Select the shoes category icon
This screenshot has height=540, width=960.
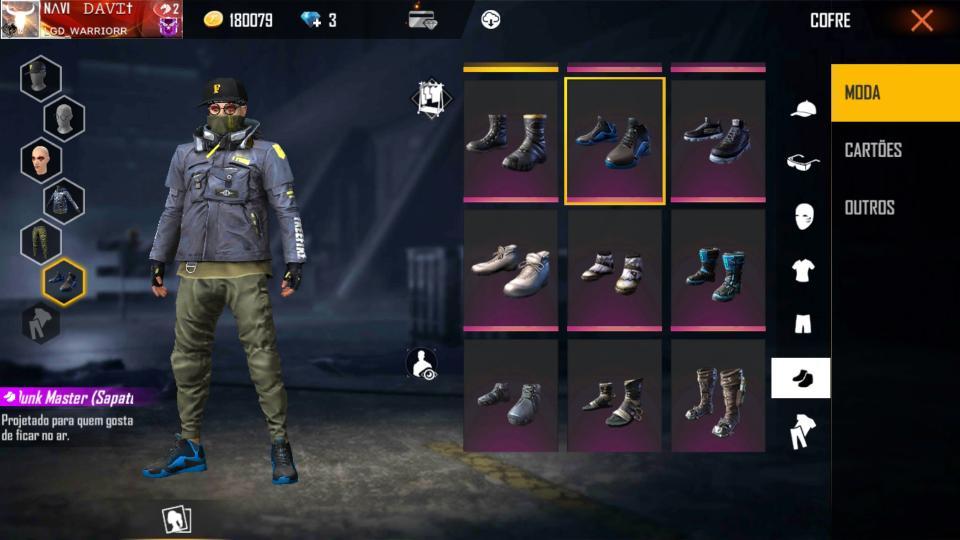click(801, 378)
